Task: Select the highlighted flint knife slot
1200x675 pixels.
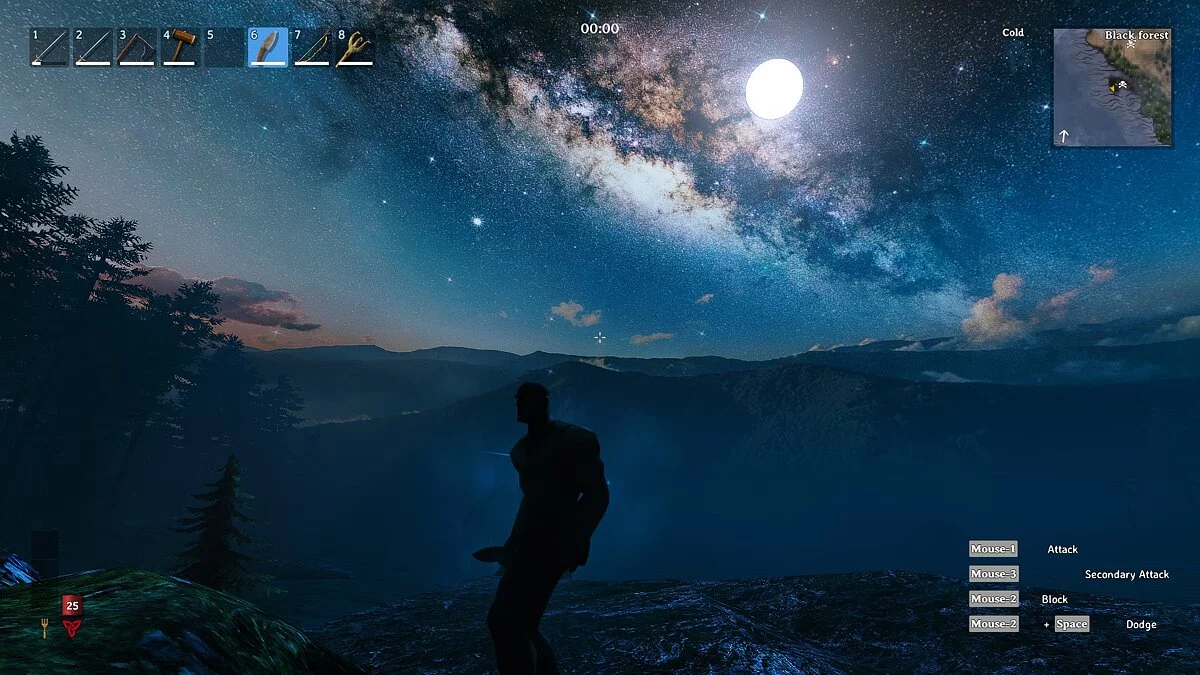Action: (268, 47)
